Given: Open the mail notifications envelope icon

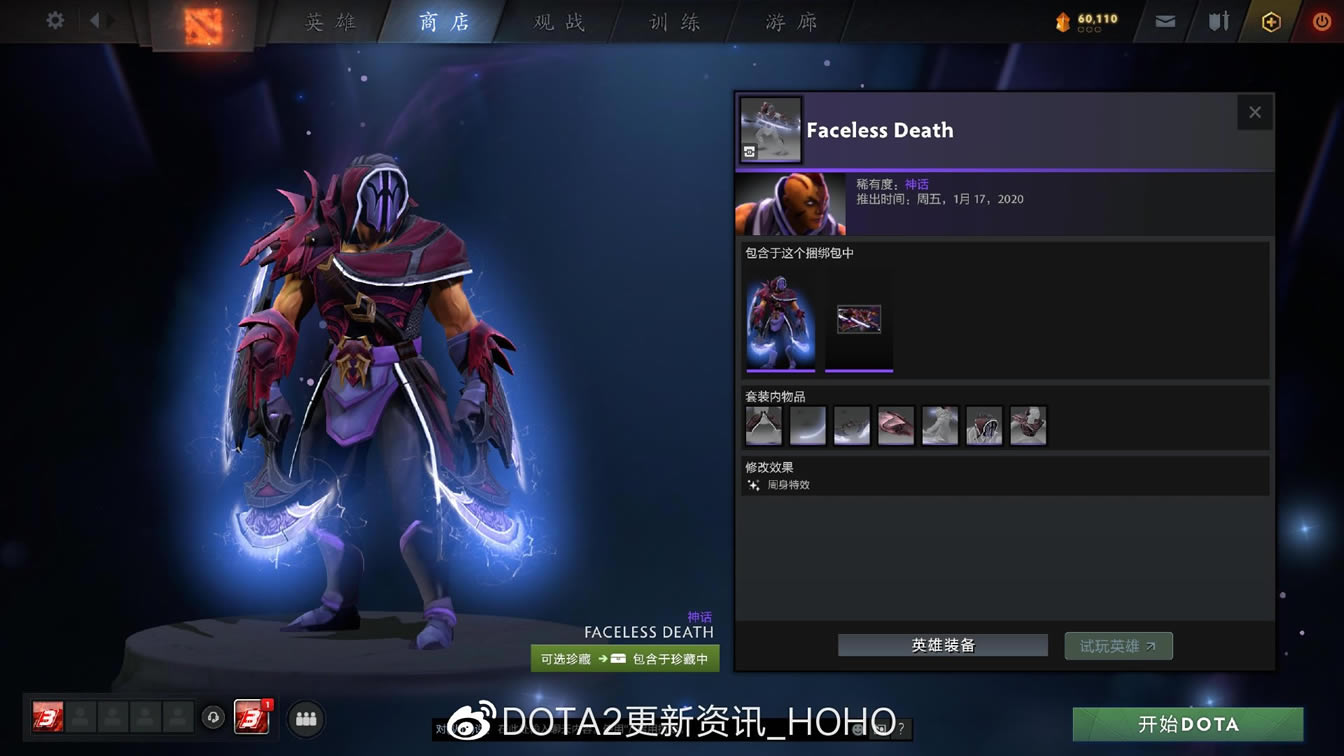Looking at the screenshot, I should click(x=1163, y=18).
